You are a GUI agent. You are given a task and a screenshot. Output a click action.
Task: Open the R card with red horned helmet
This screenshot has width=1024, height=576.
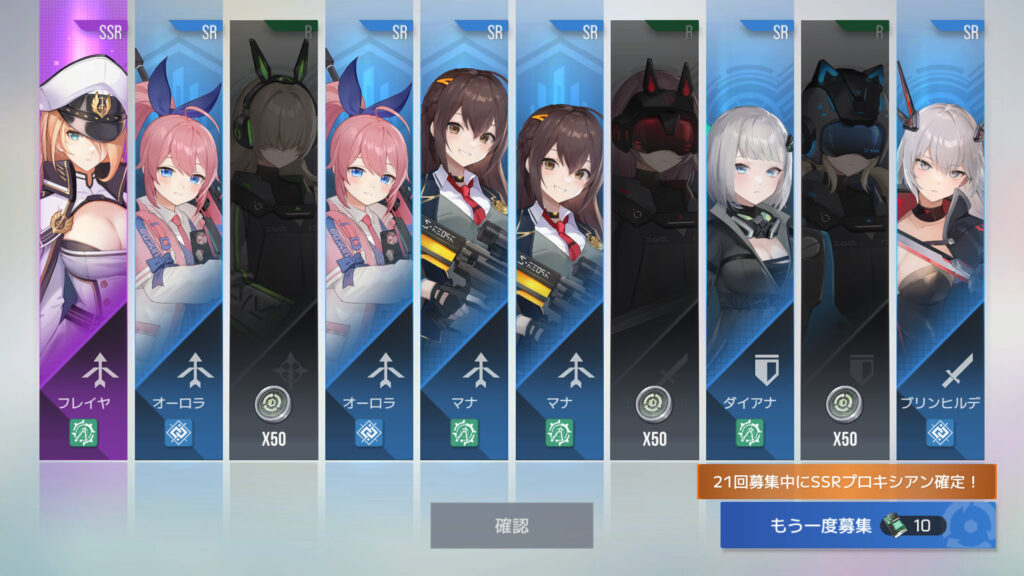tap(654, 240)
